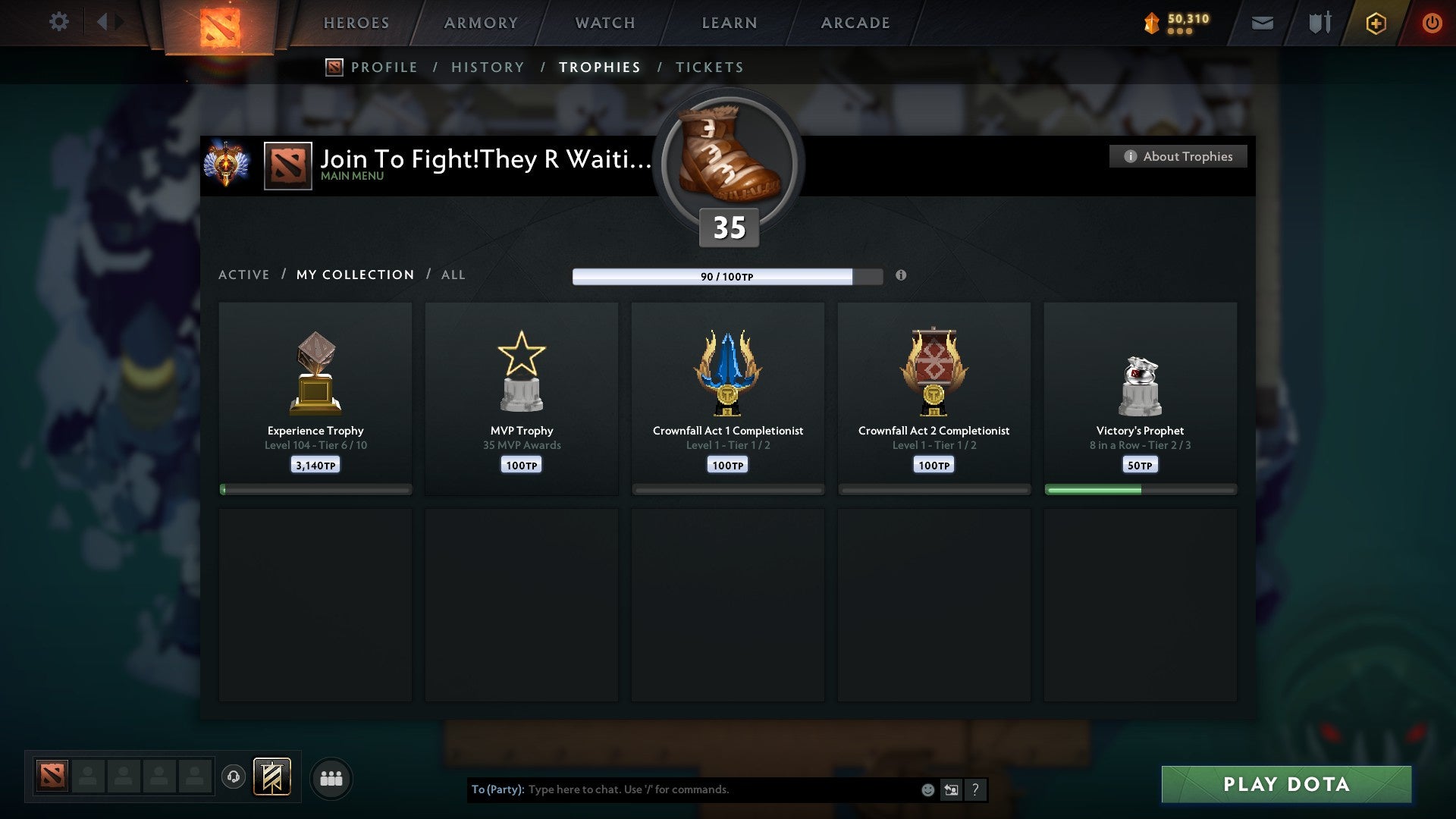Select the Experience Trophy card
The image size is (1456, 819).
(x=315, y=394)
